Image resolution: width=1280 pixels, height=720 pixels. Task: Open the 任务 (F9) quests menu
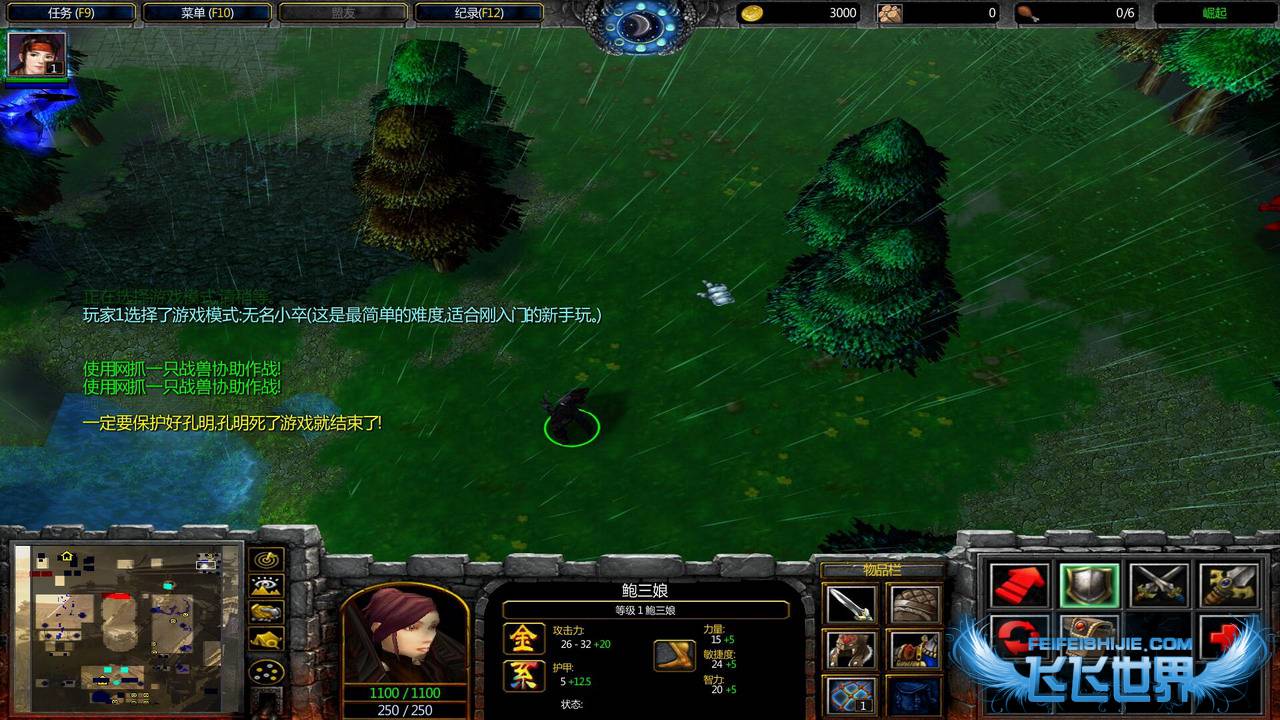70,13
